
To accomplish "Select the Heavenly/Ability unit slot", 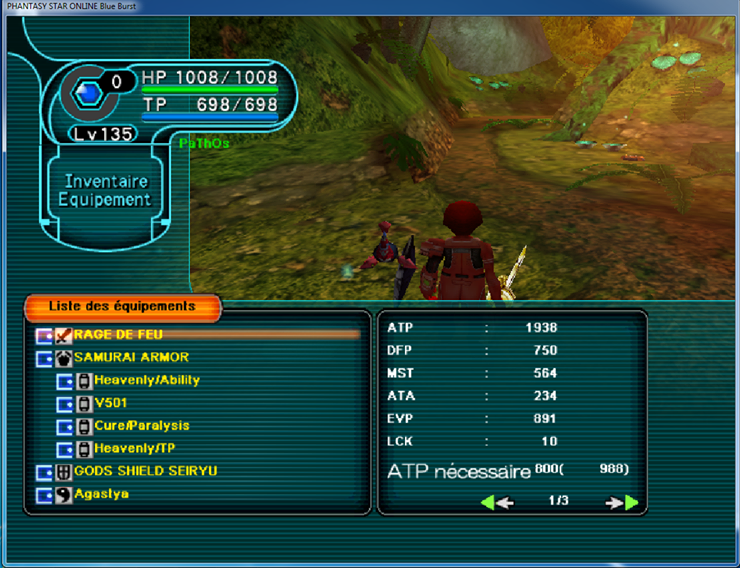I will (147, 380).
